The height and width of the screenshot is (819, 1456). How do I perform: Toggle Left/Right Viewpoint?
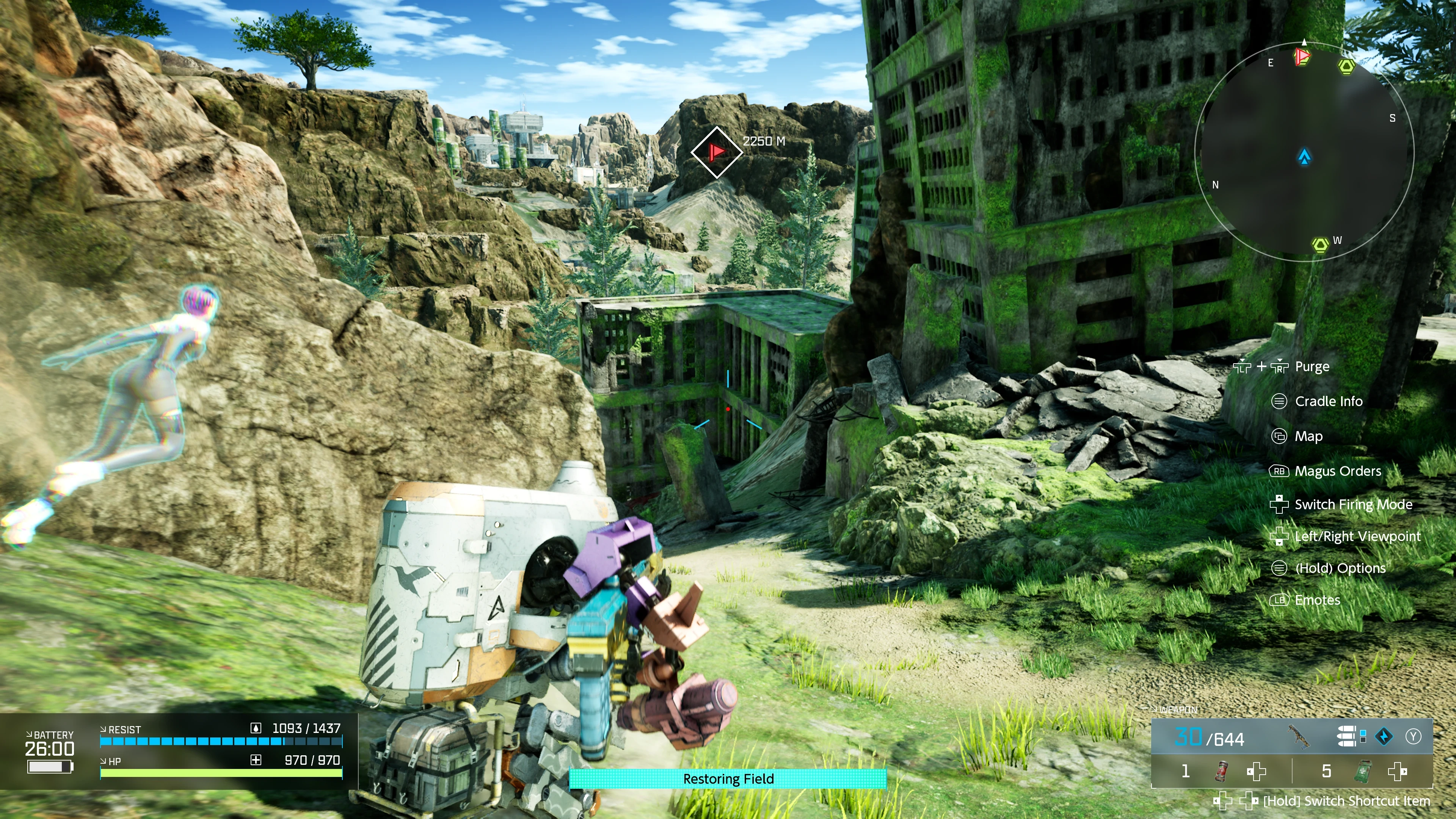(1357, 537)
